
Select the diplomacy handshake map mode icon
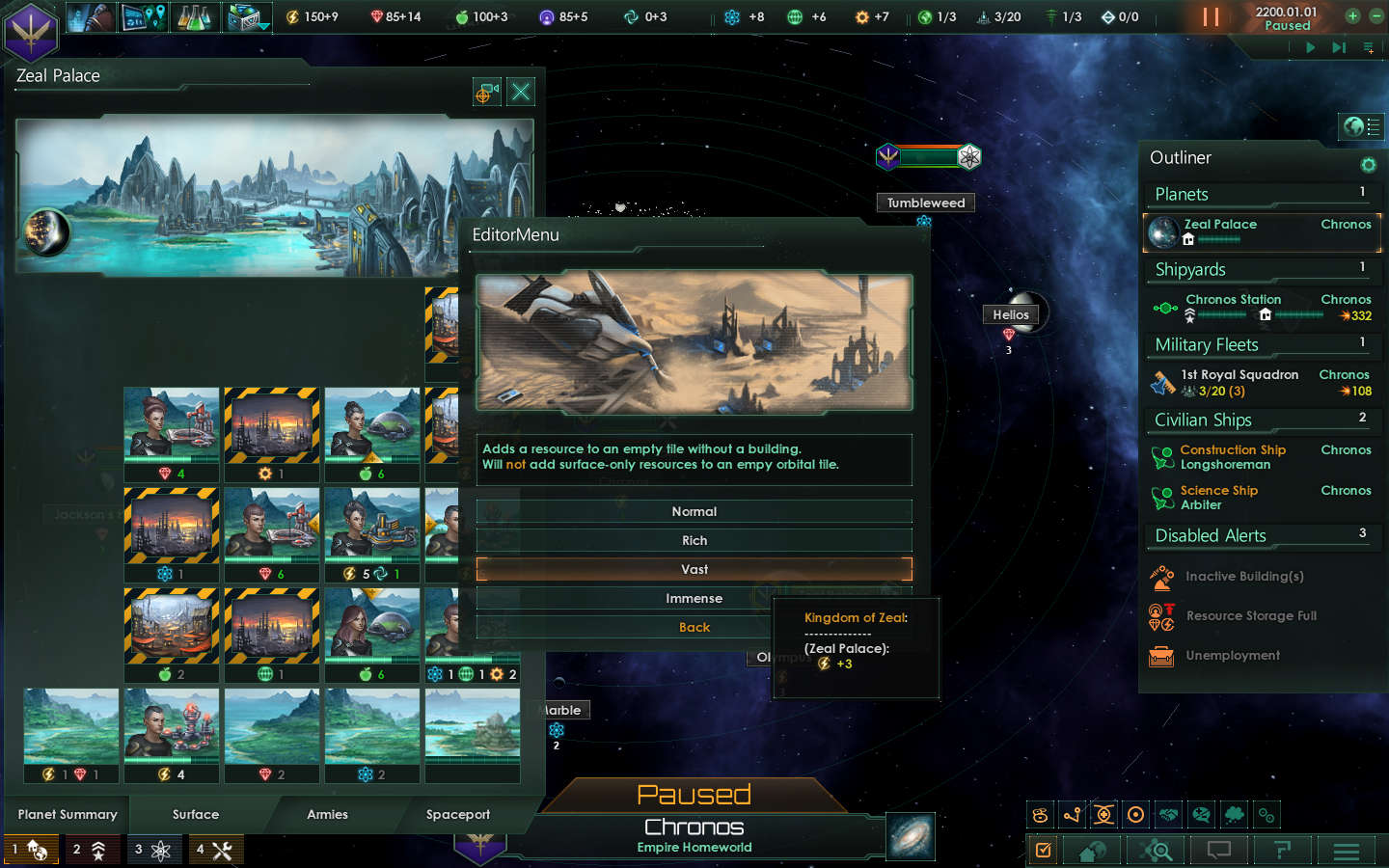(x=1168, y=815)
